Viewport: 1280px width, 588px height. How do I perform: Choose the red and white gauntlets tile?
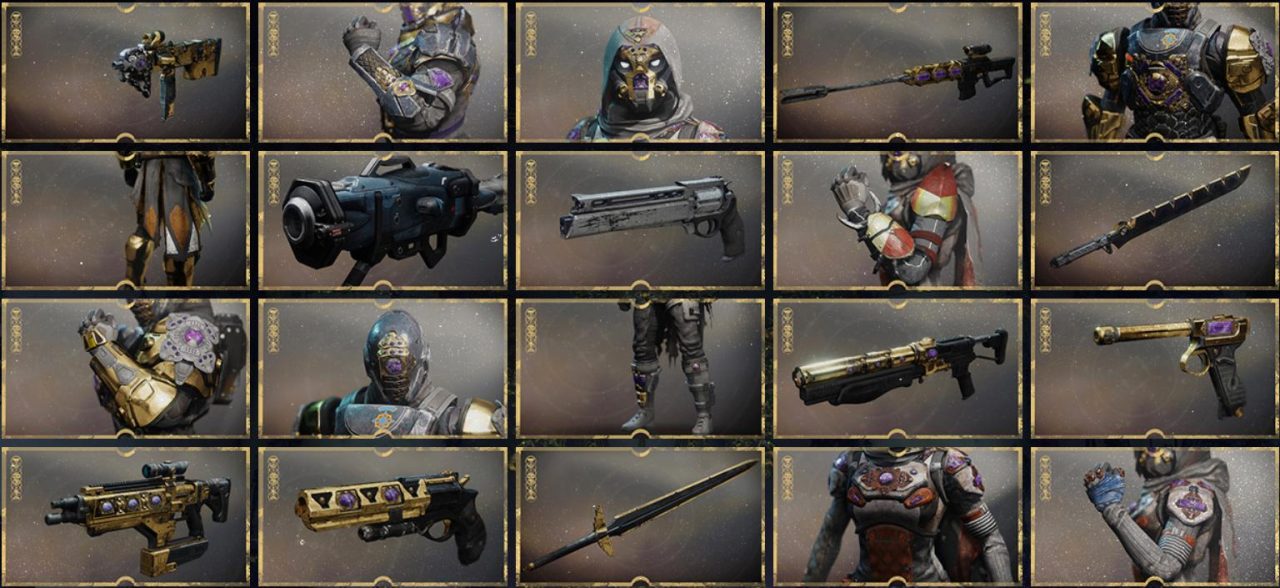(x=897, y=220)
